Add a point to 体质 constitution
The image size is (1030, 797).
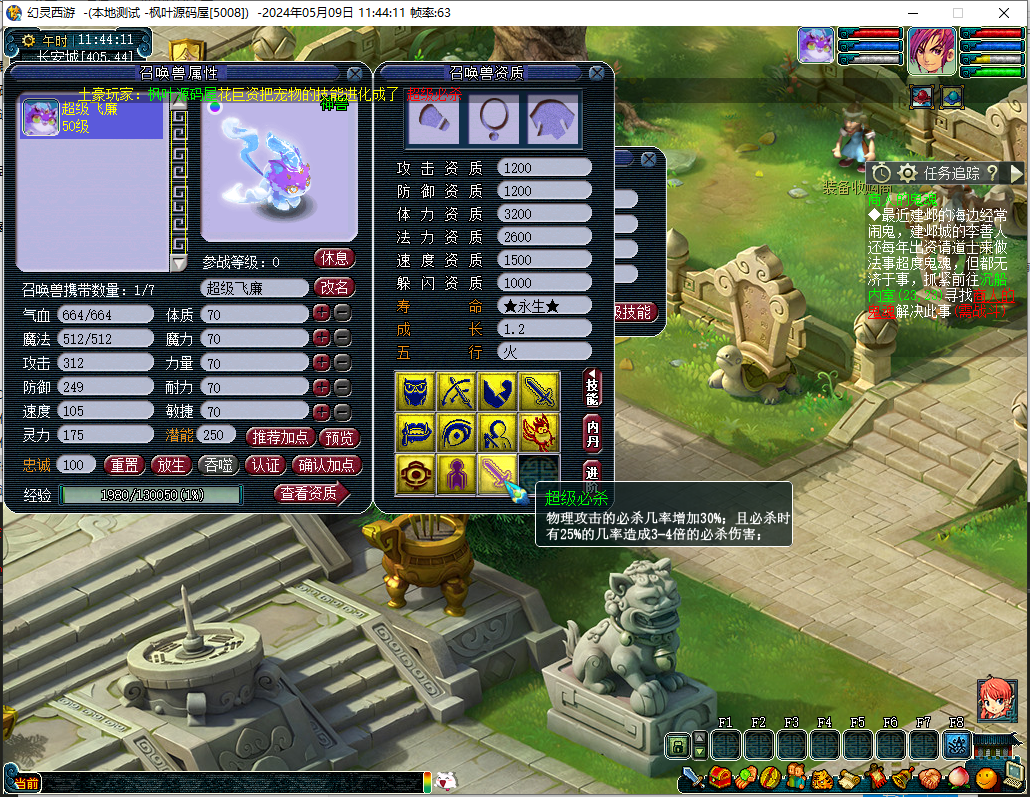[x=321, y=314]
